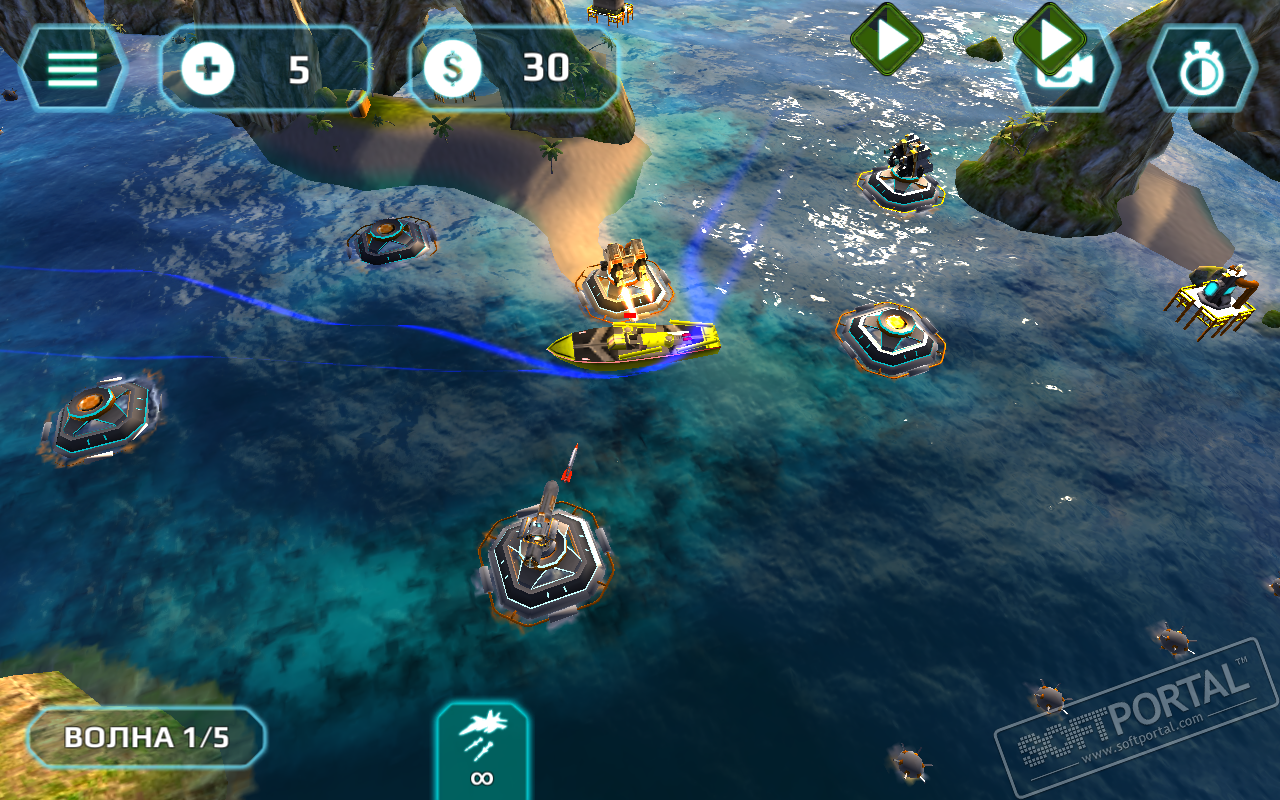Open the hamburger pause menu
Screen dimensions: 1280x800
point(72,68)
